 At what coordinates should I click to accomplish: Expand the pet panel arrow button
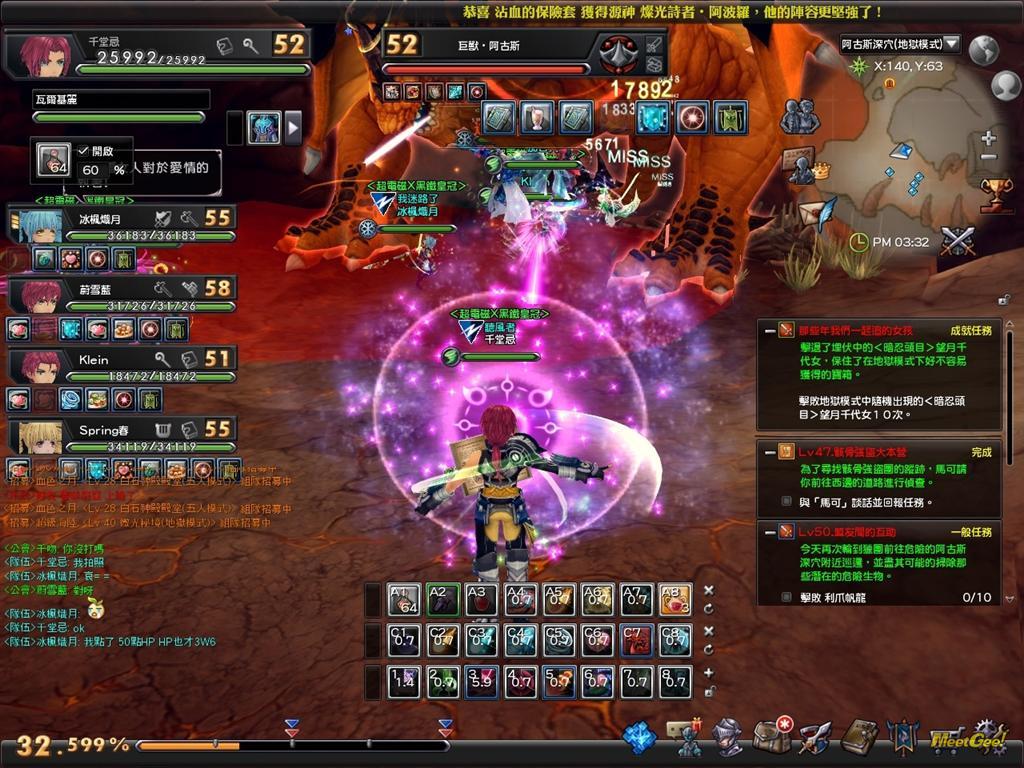pyautogui.click(x=293, y=128)
